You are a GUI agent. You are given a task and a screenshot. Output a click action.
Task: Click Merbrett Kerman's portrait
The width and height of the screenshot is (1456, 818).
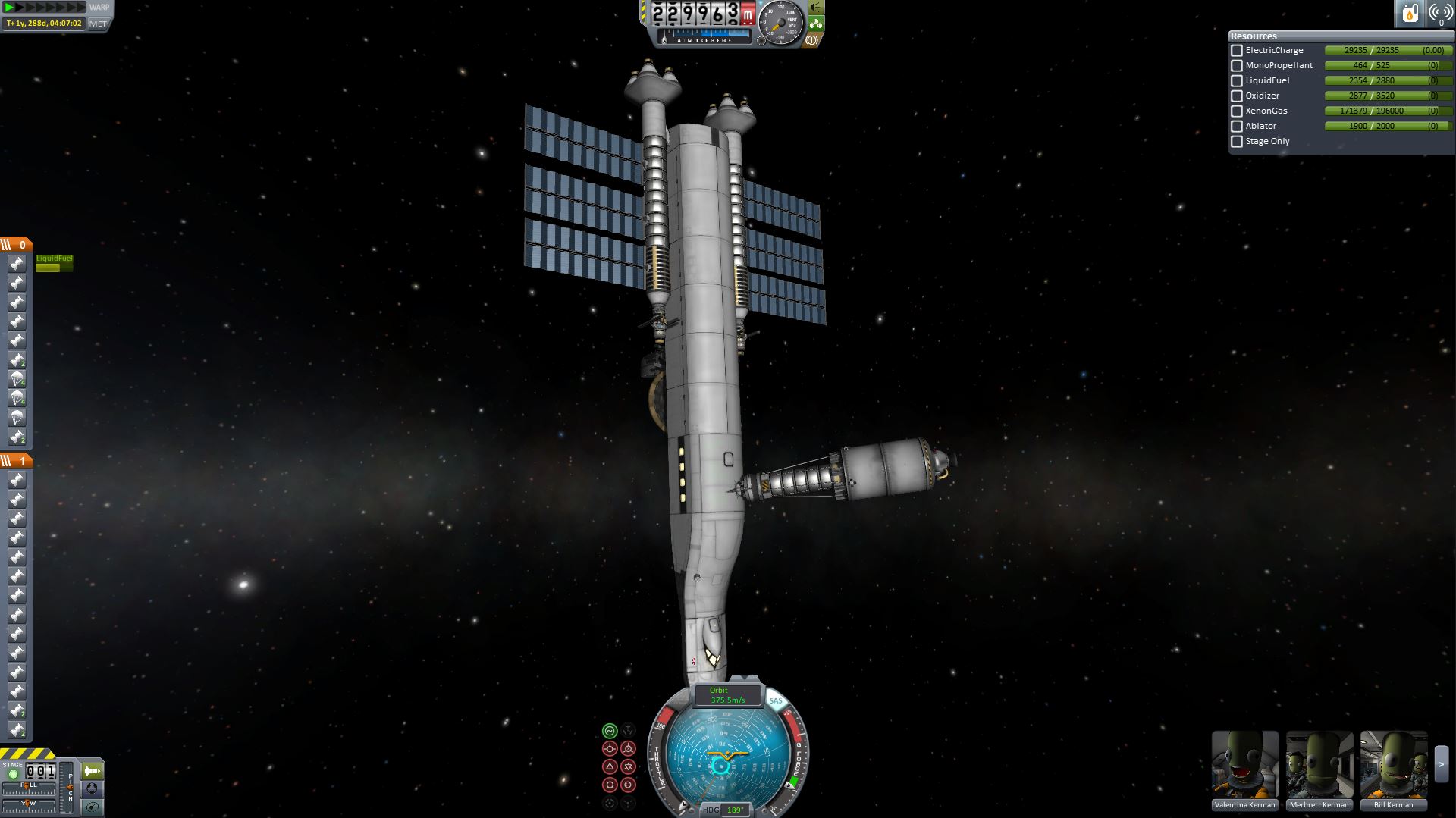(1319, 765)
